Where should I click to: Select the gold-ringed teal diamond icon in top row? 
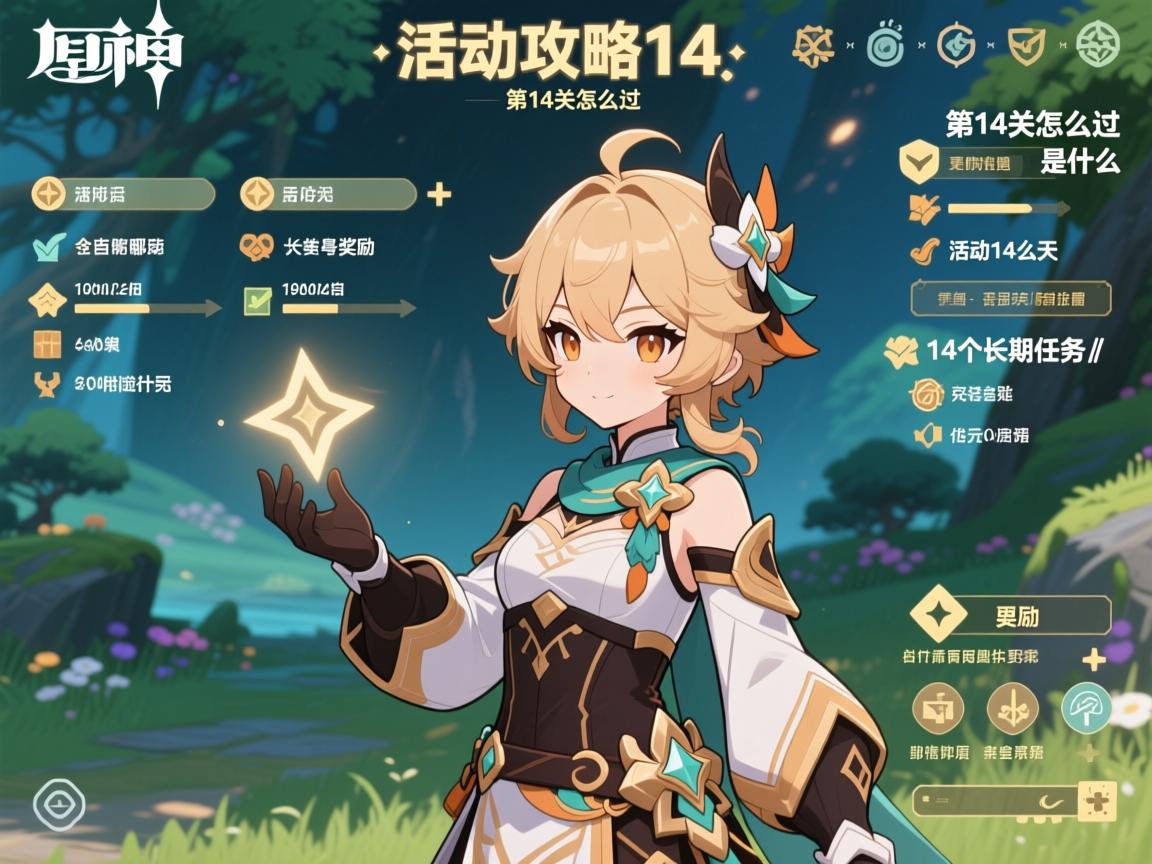click(x=955, y=45)
